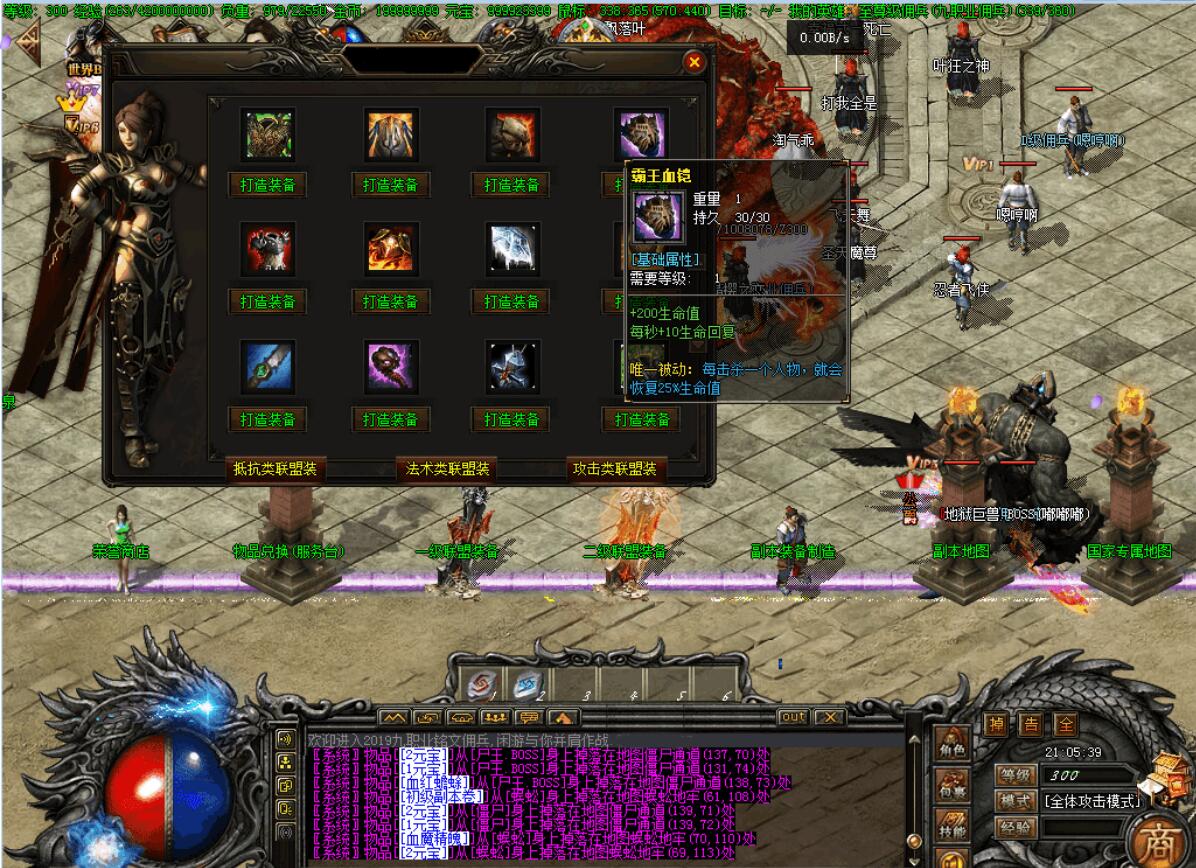Select the blue staff with green gem
Viewport: 1196px width, 868px height.
(x=267, y=366)
